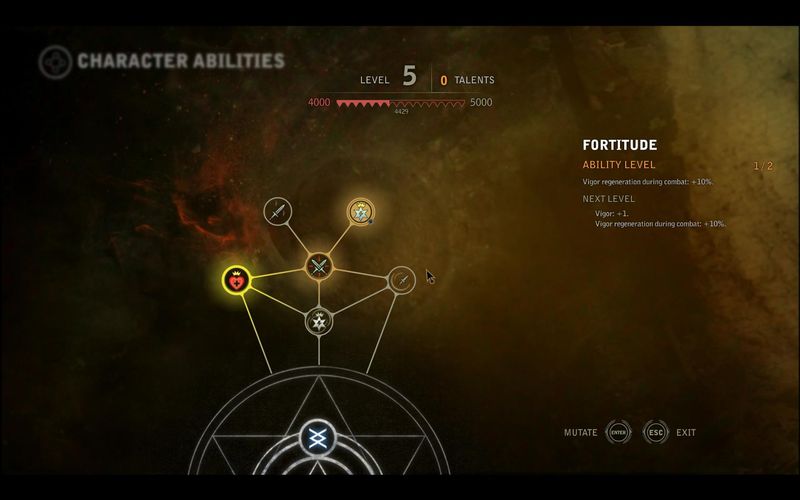Select the central blue rune node
Screen dimensions: 800x500
318,437
